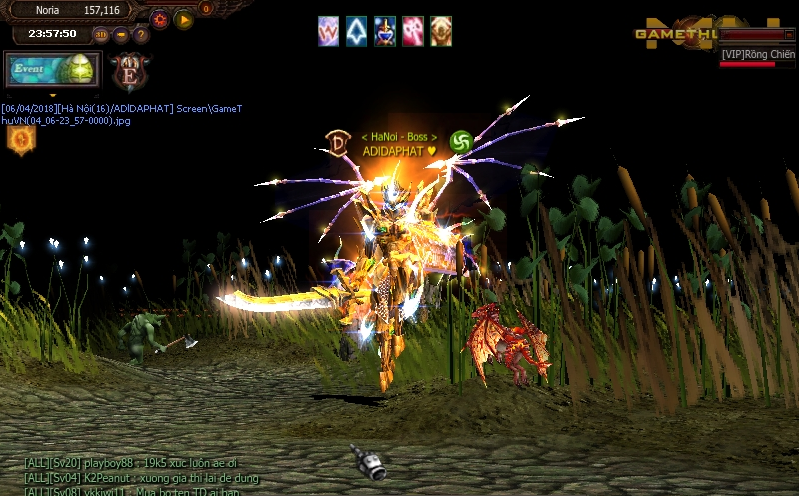Viewport: 799px width, 496px height.
Task: Activate the green play arrow button
Action: (184, 18)
